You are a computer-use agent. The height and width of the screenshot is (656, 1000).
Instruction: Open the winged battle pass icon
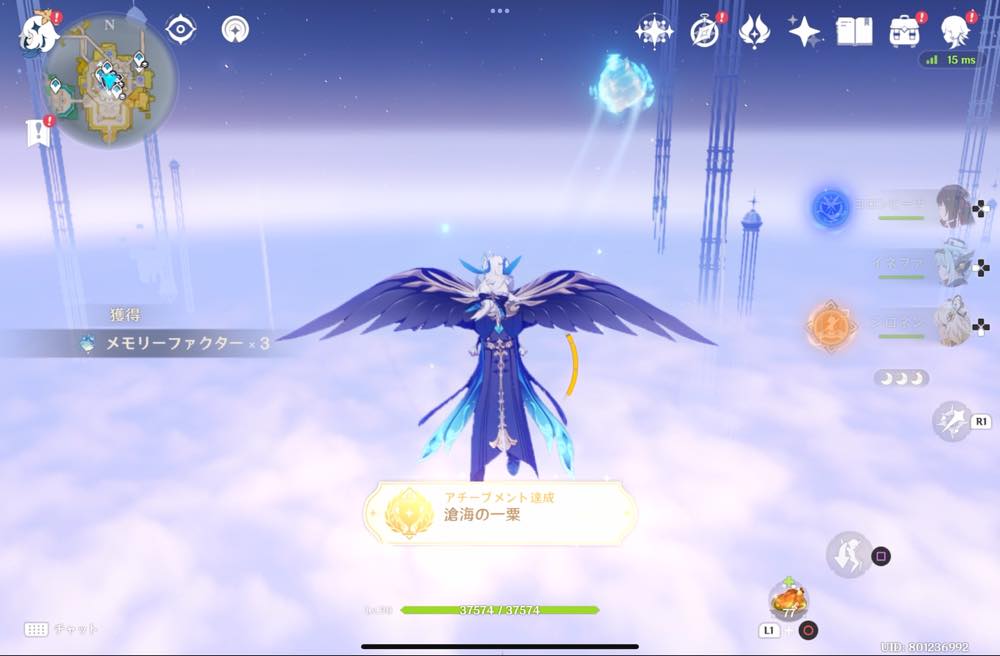[753, 32]
